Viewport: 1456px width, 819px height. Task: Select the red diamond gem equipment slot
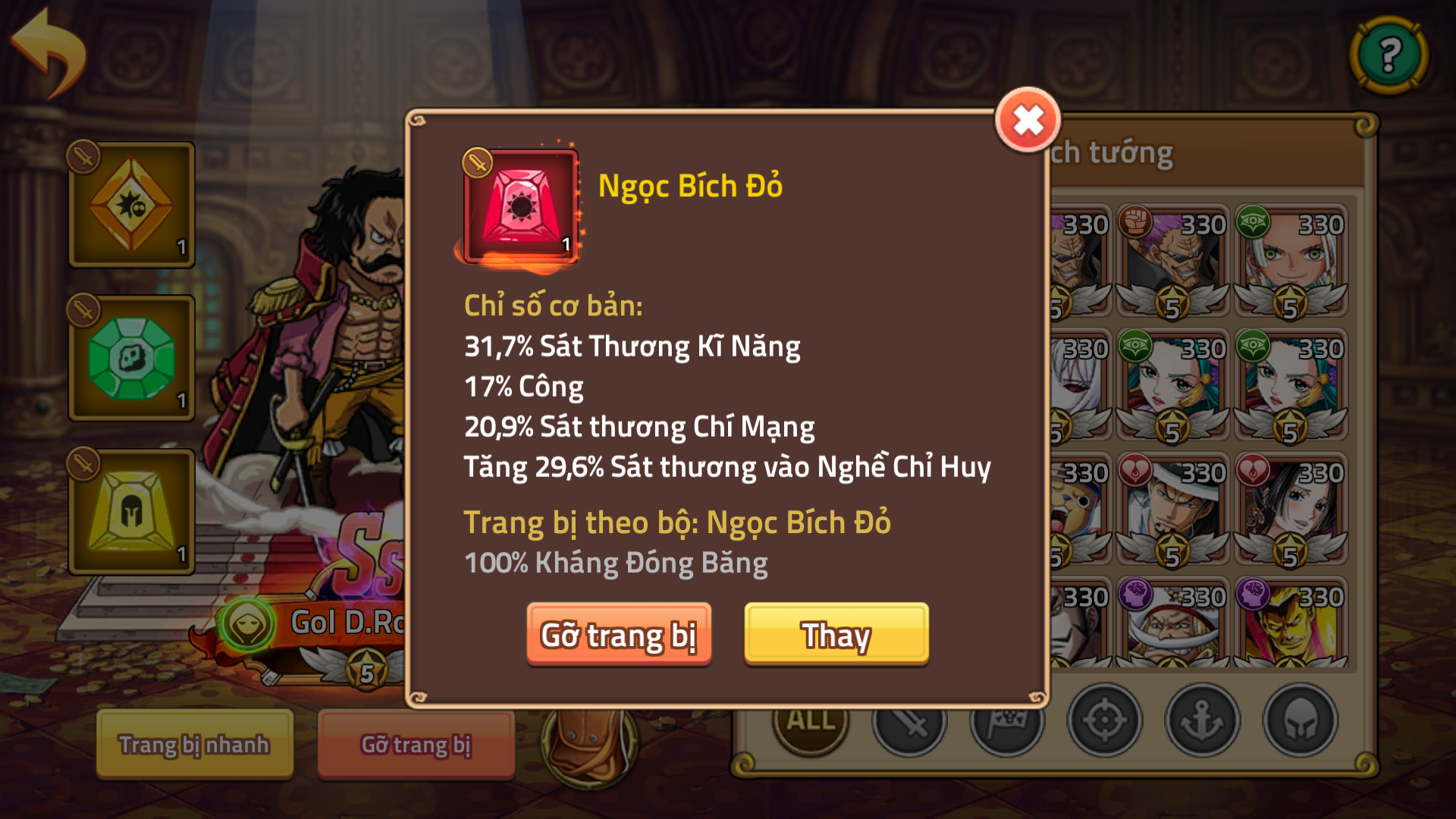130,203
